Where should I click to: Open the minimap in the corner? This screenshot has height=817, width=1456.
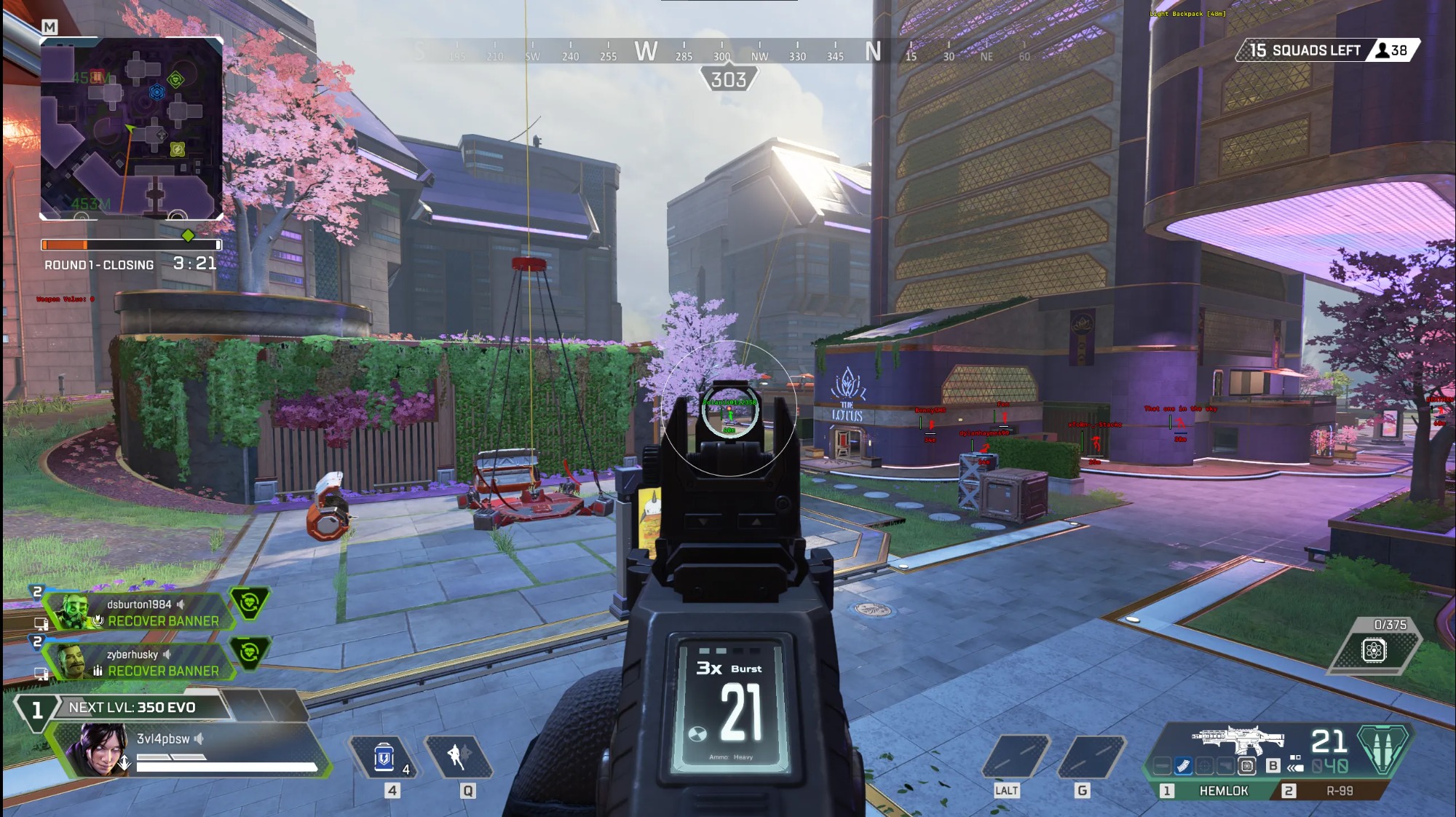[131, 128]
